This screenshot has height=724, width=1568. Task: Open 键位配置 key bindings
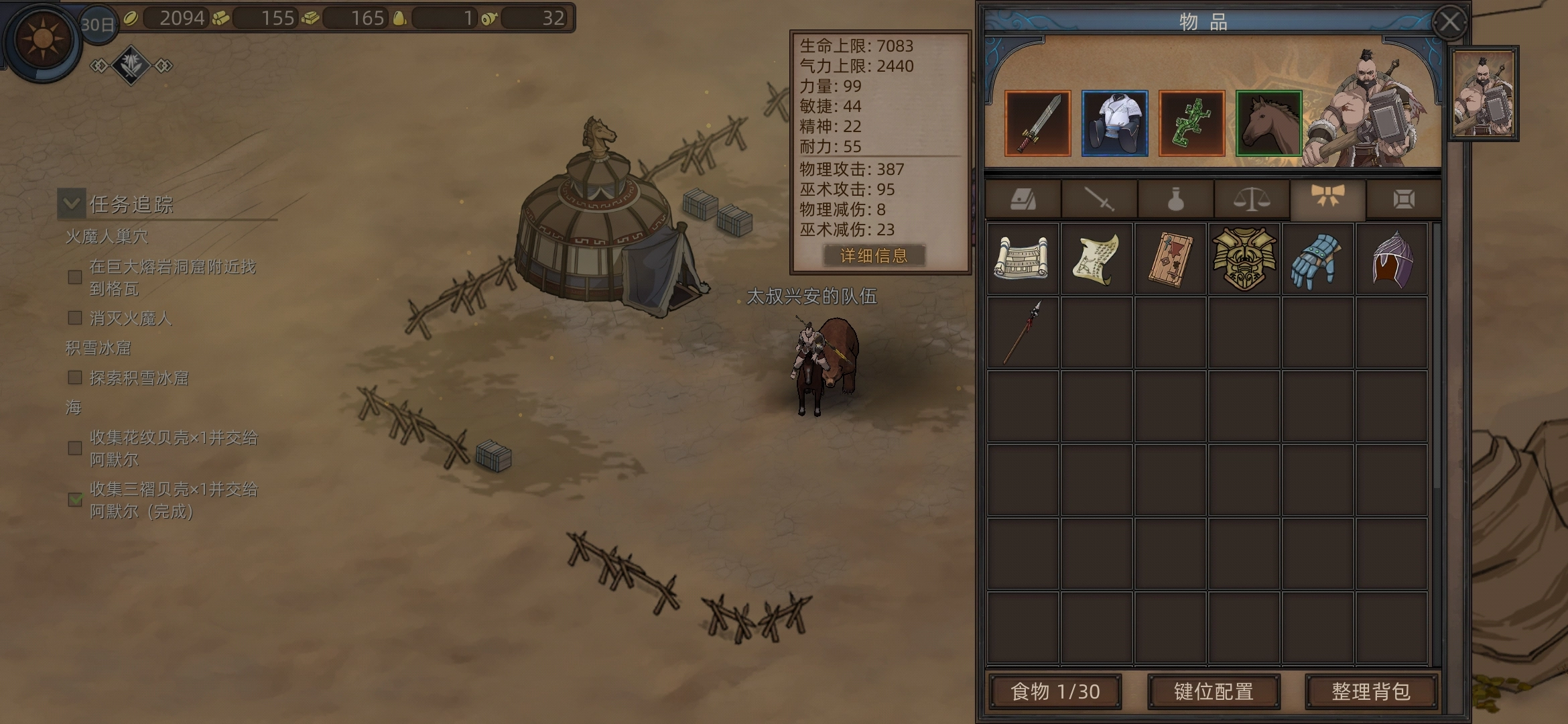(1214, 691)
